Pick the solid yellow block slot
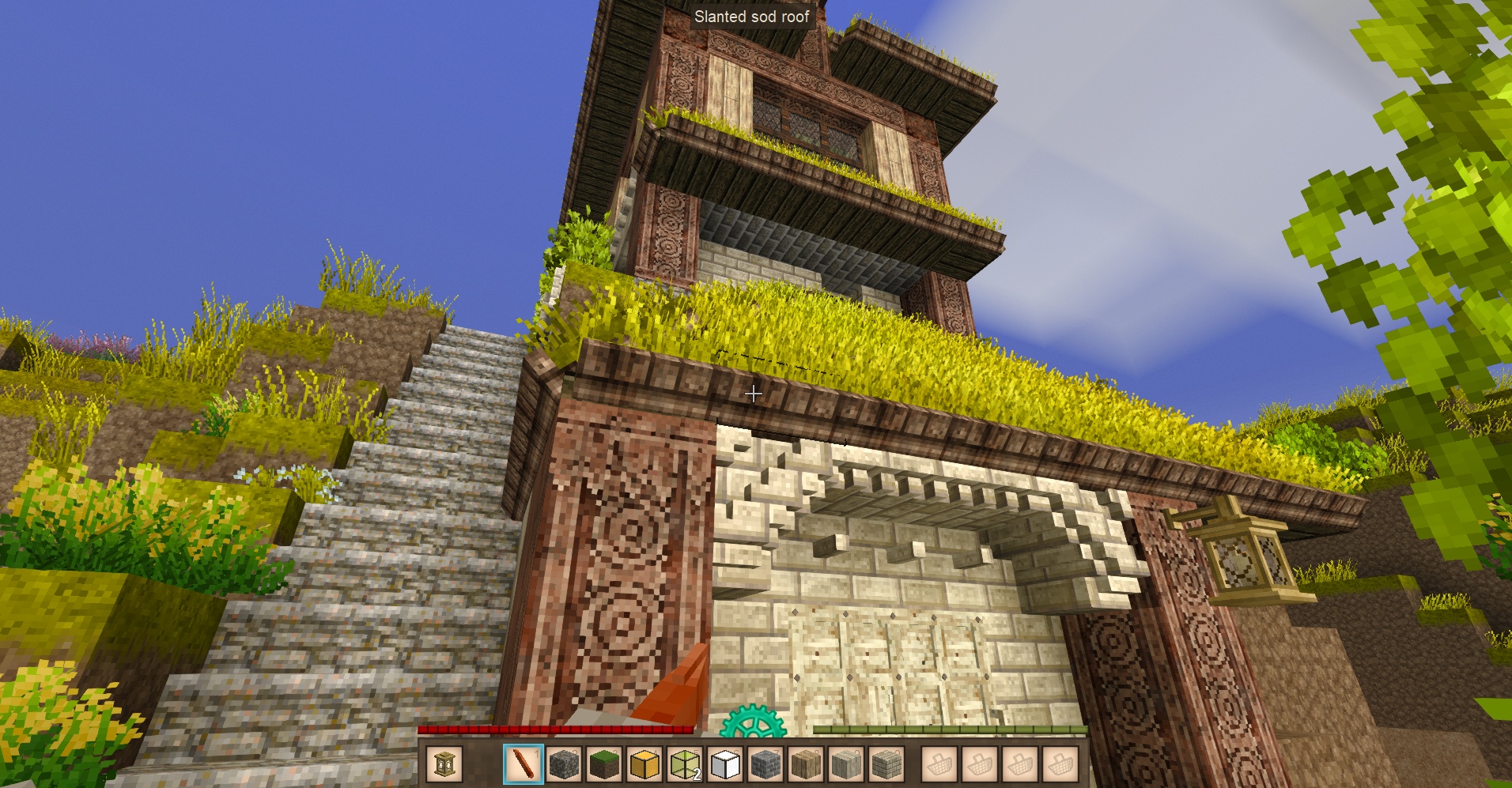Viewport: 1512px width, 788px height. (x=644, y=764)
